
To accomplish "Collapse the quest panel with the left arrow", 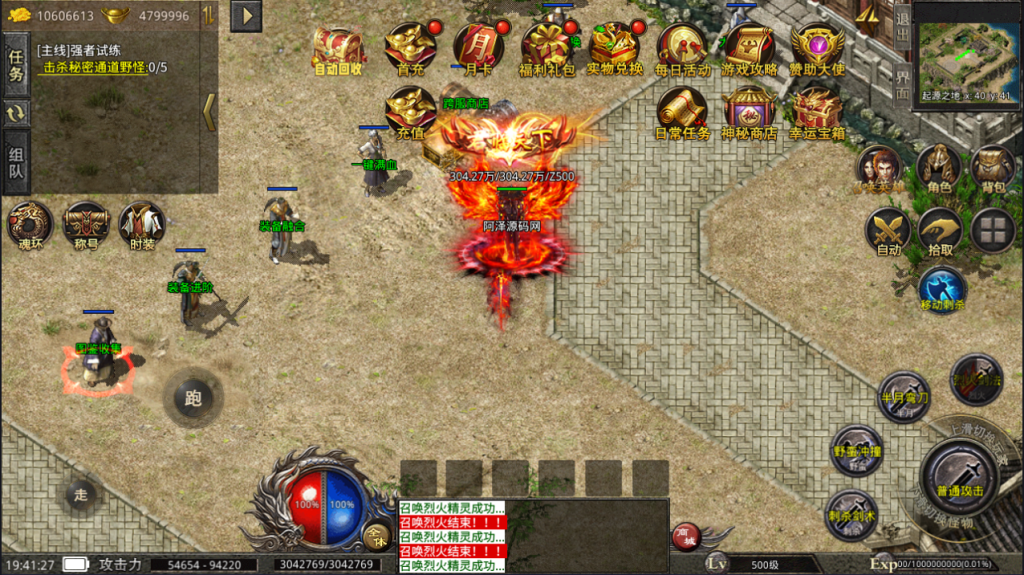I will point(209,111).
